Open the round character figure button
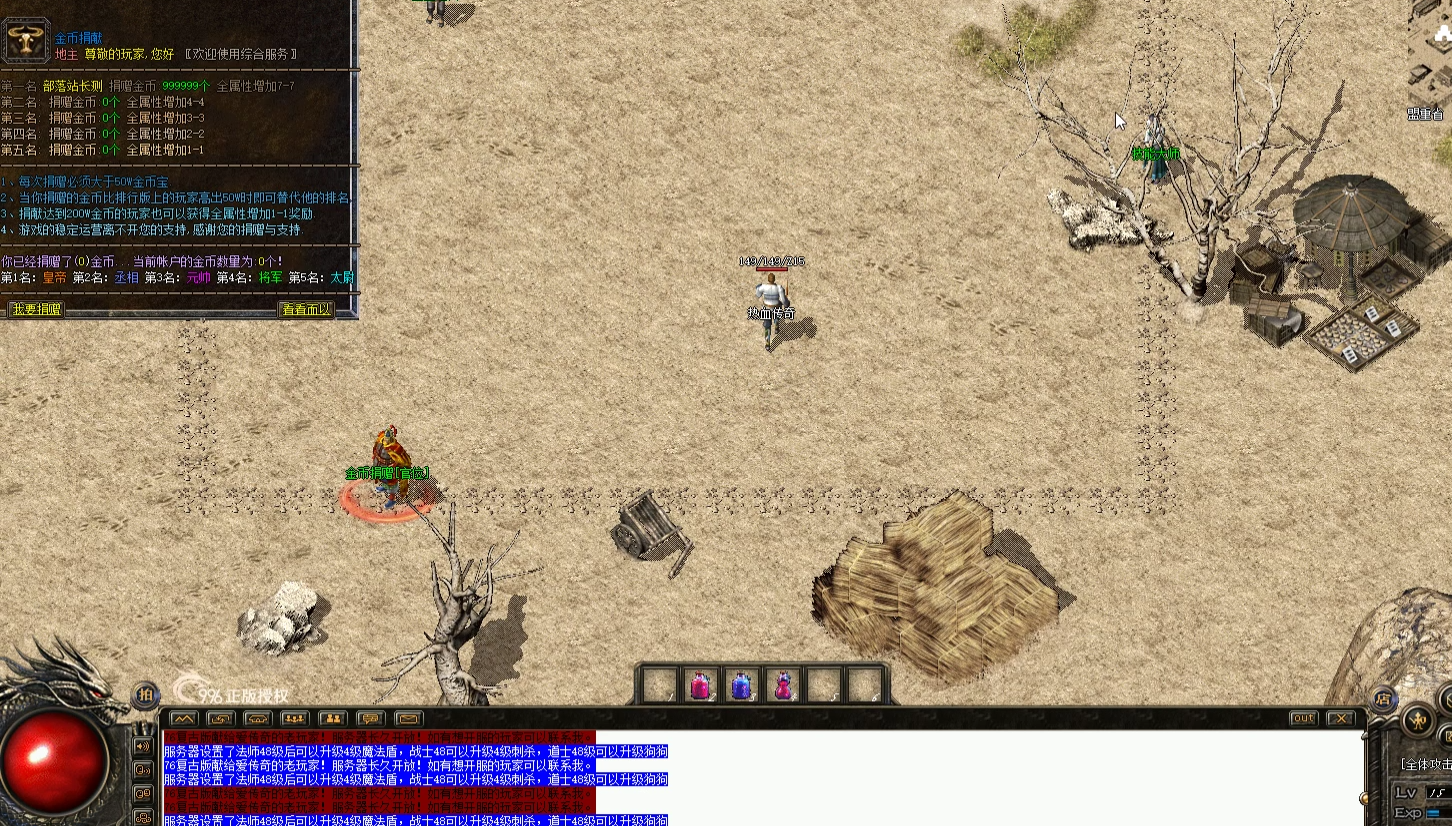The image size is (1452, 826). pos(1417,719)
